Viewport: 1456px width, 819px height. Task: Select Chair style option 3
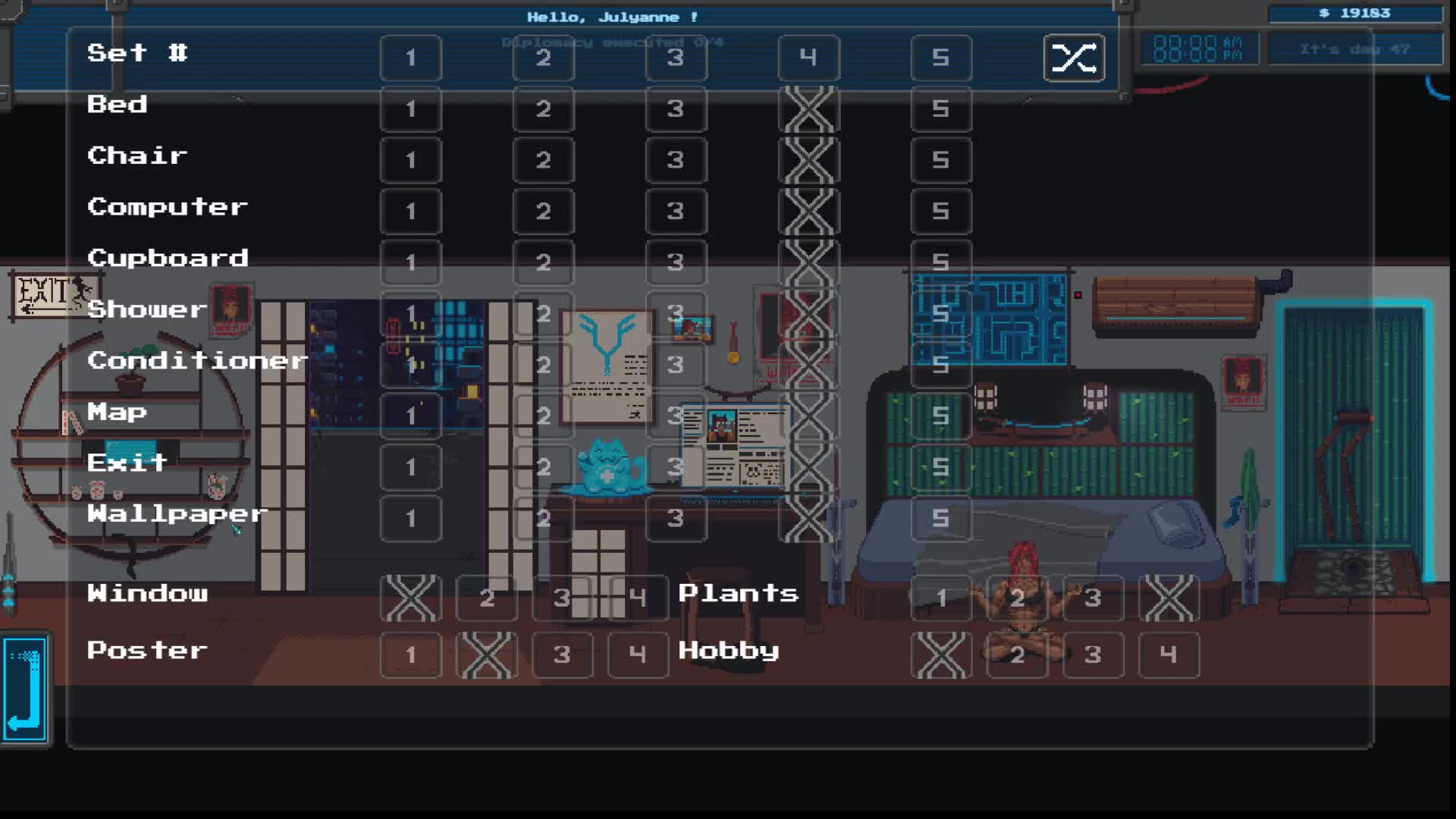tap(676, 160)
